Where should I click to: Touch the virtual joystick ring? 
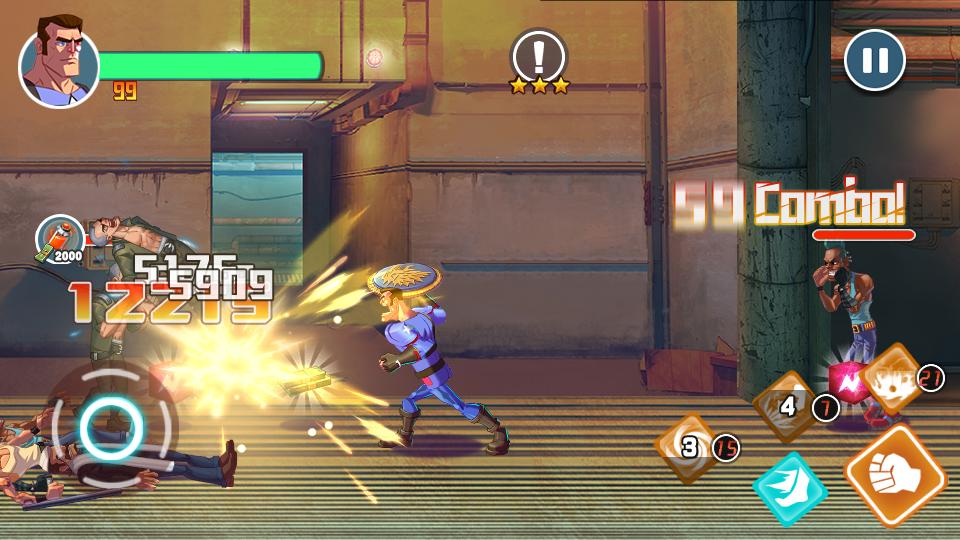pos(111,427)
